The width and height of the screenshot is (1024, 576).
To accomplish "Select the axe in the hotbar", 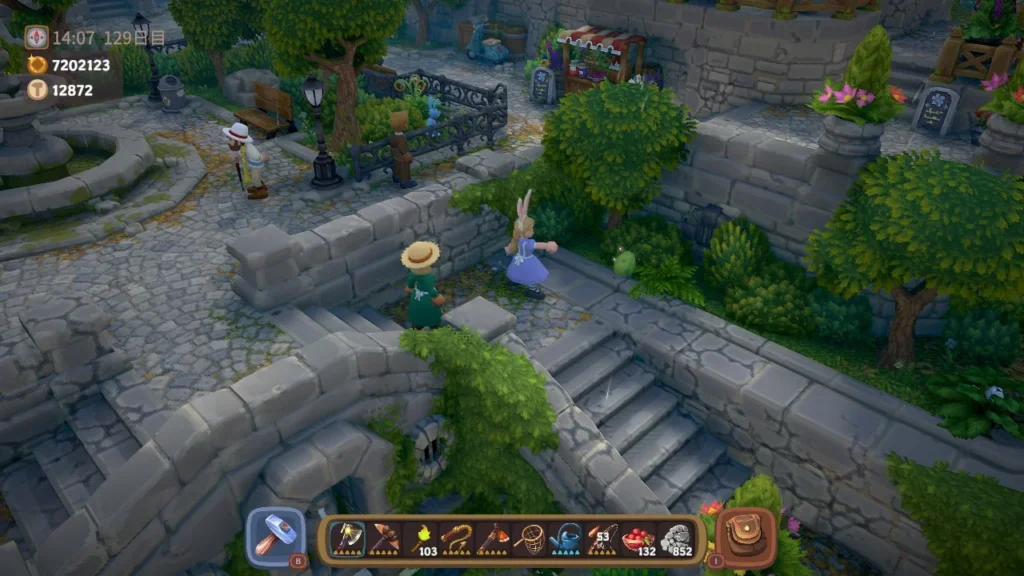I will click(347, 538).
